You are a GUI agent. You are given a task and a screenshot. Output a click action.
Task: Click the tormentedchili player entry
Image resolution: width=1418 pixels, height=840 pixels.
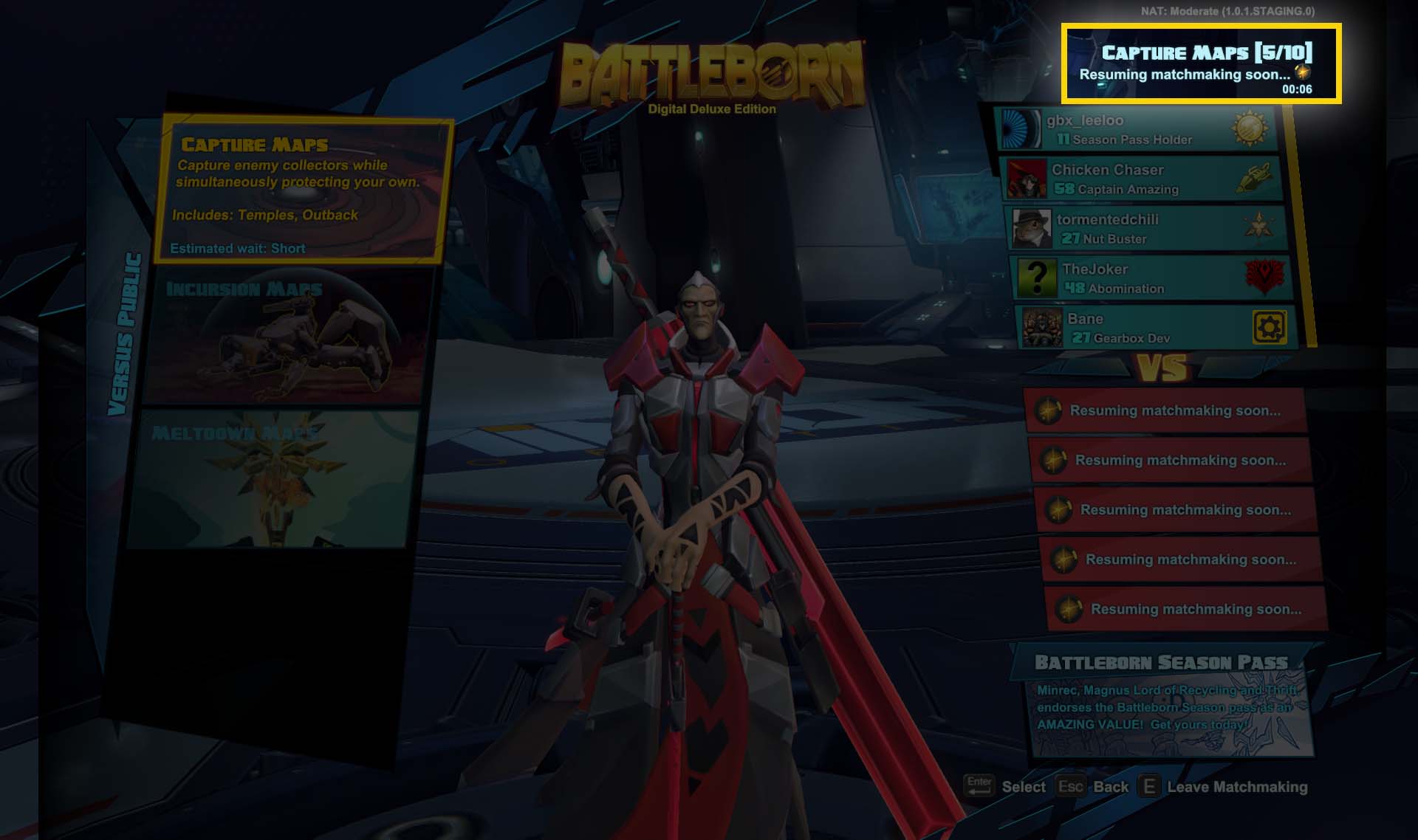pyautogui.click(x=1146, y=228)
